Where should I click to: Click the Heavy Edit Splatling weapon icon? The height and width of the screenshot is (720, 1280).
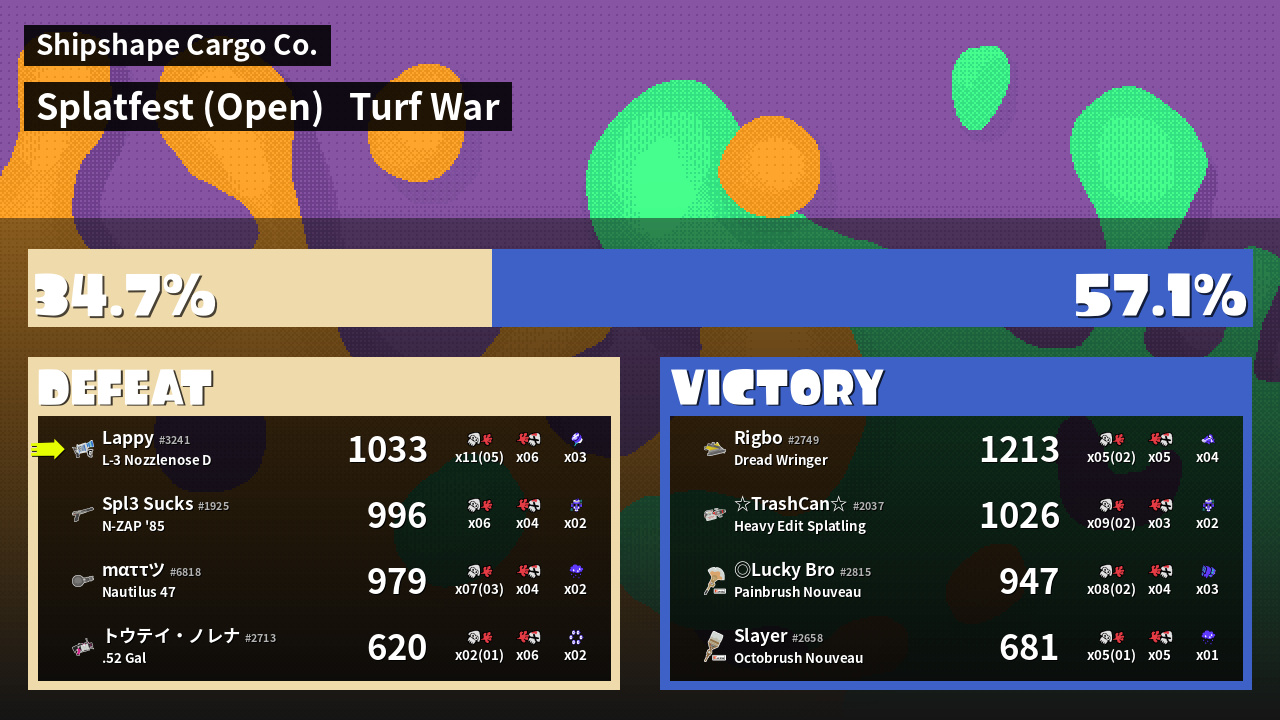(x=714, y=515)
